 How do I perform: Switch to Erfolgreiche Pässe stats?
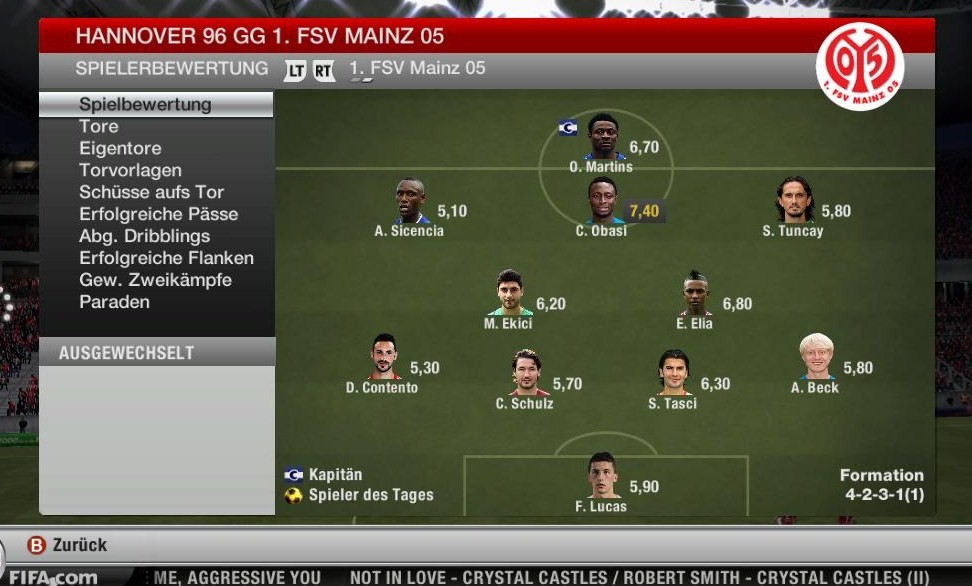click(x=158, y=214)
